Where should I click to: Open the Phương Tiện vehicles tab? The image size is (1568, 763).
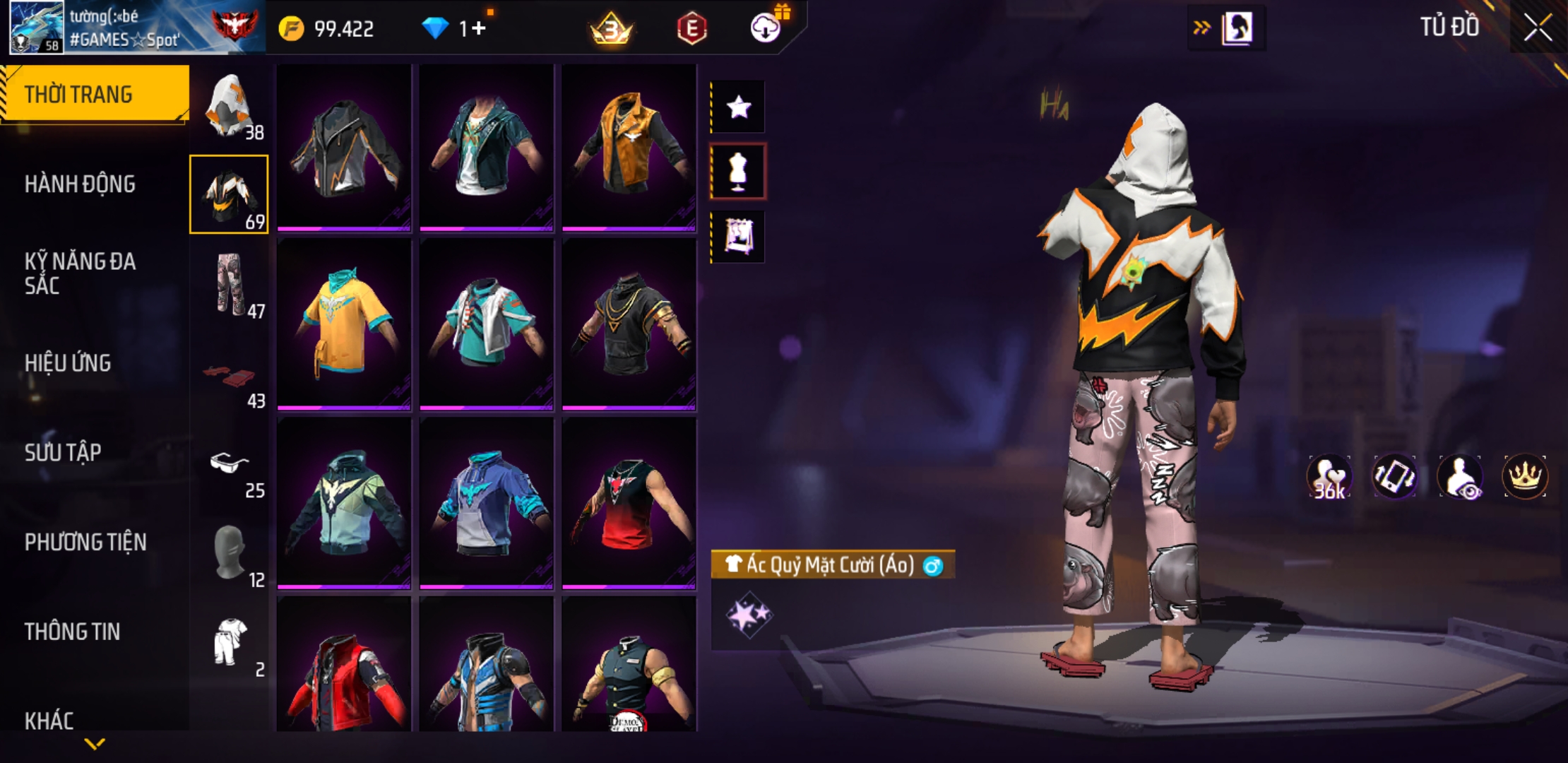(85, 542)
